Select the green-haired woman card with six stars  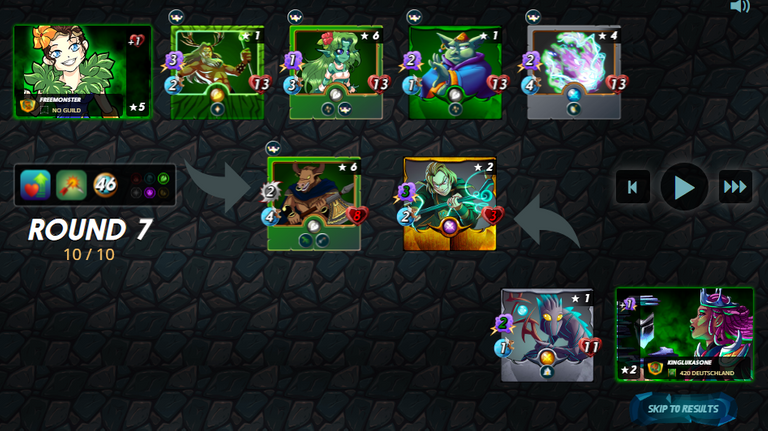tap(336, 73)
